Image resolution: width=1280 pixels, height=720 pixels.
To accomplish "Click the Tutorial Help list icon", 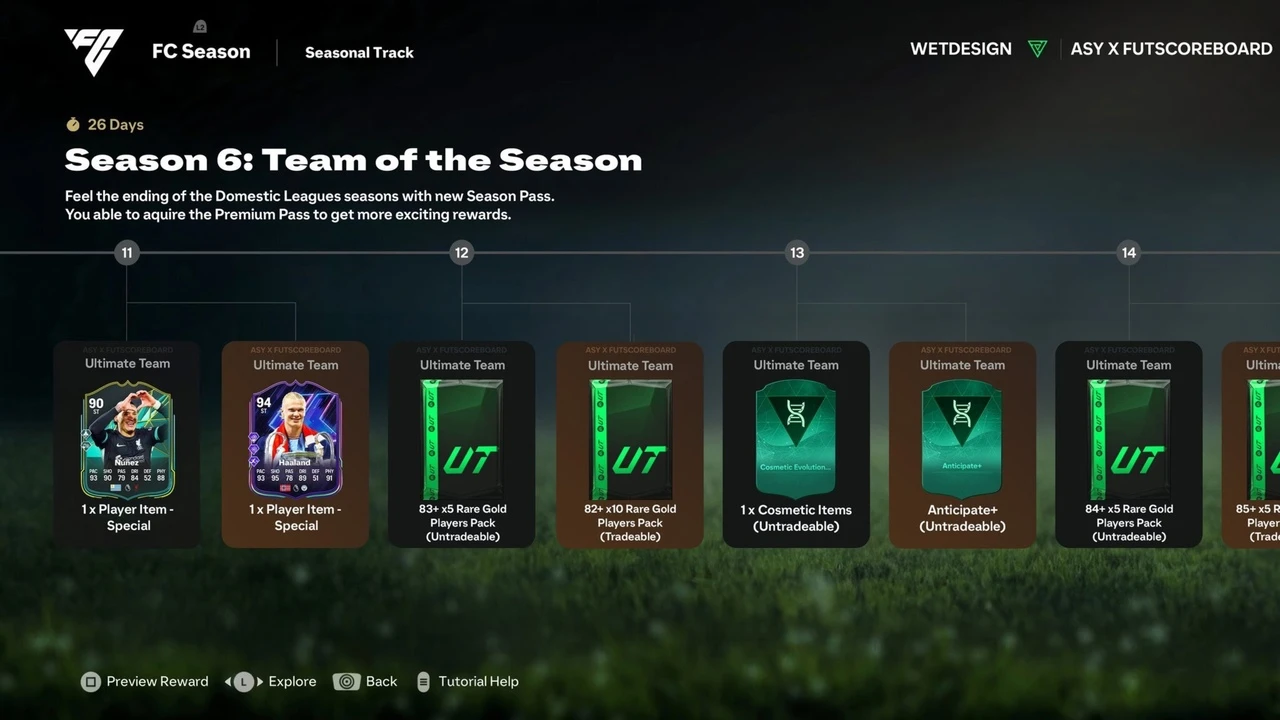I will tap(422, 681).
